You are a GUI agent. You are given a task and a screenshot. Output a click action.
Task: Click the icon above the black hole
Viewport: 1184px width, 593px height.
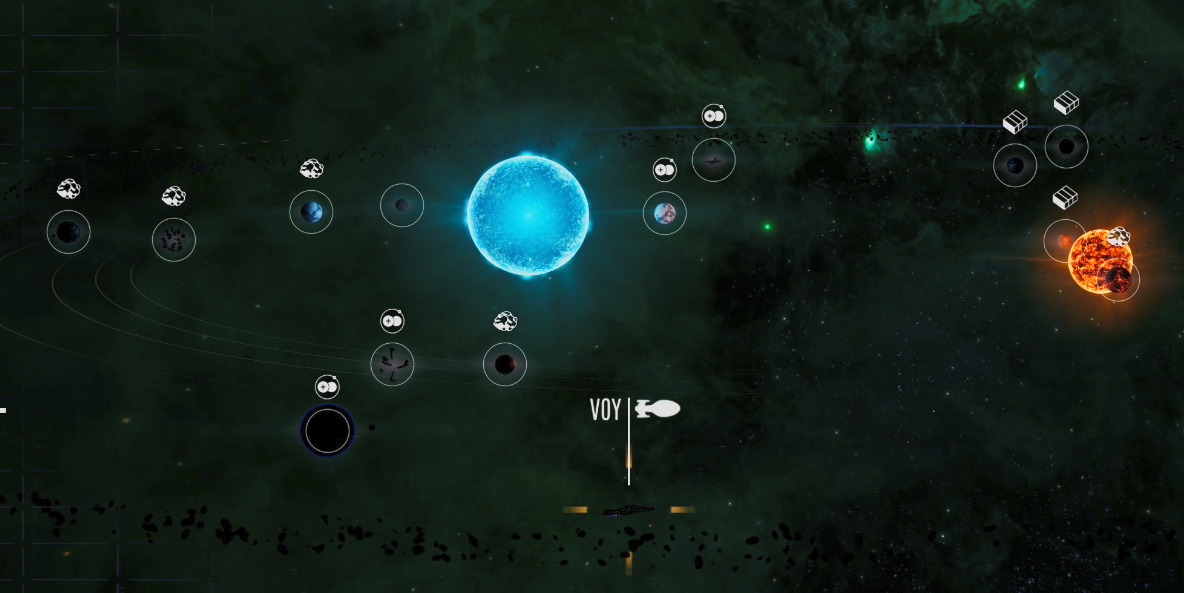(327, 386)
